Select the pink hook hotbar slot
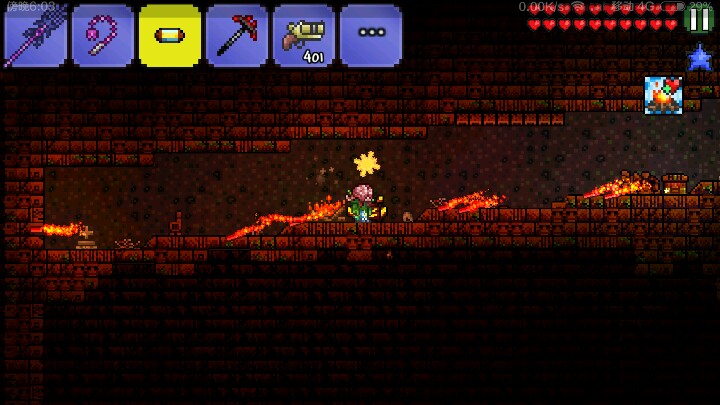Viewport: 720px width, 405px height. [x=102, y=35]
